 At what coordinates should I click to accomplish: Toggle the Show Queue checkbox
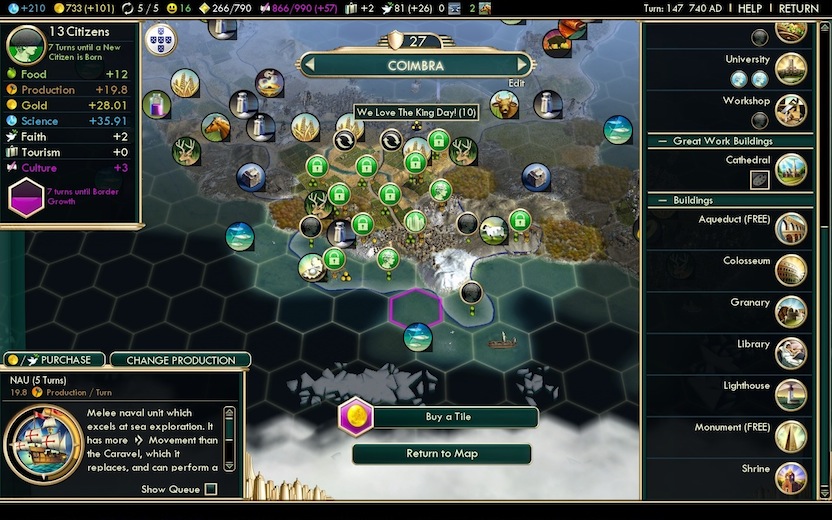pos(210,489)
